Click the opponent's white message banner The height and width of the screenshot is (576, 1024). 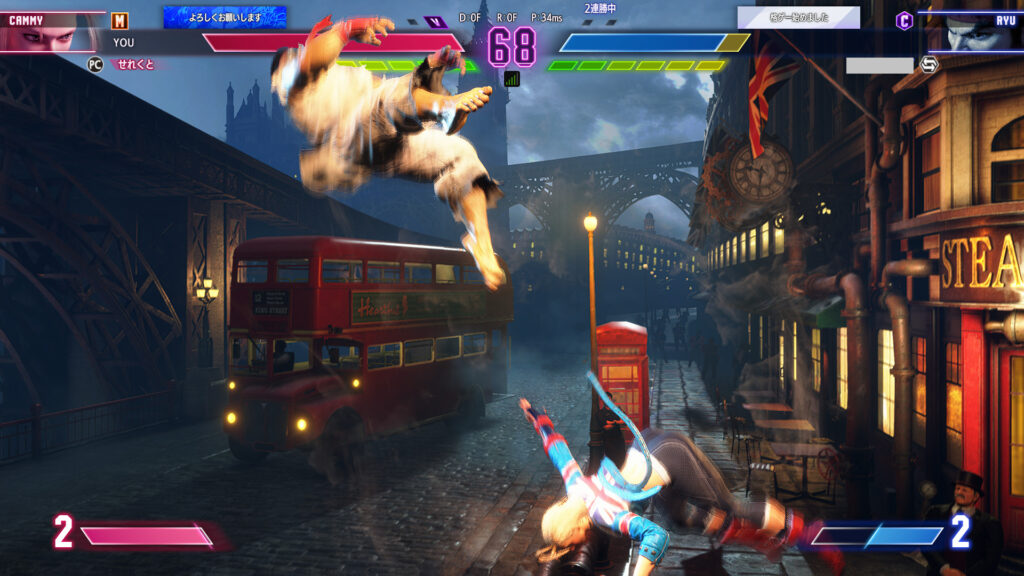click(x=798, y=17)
